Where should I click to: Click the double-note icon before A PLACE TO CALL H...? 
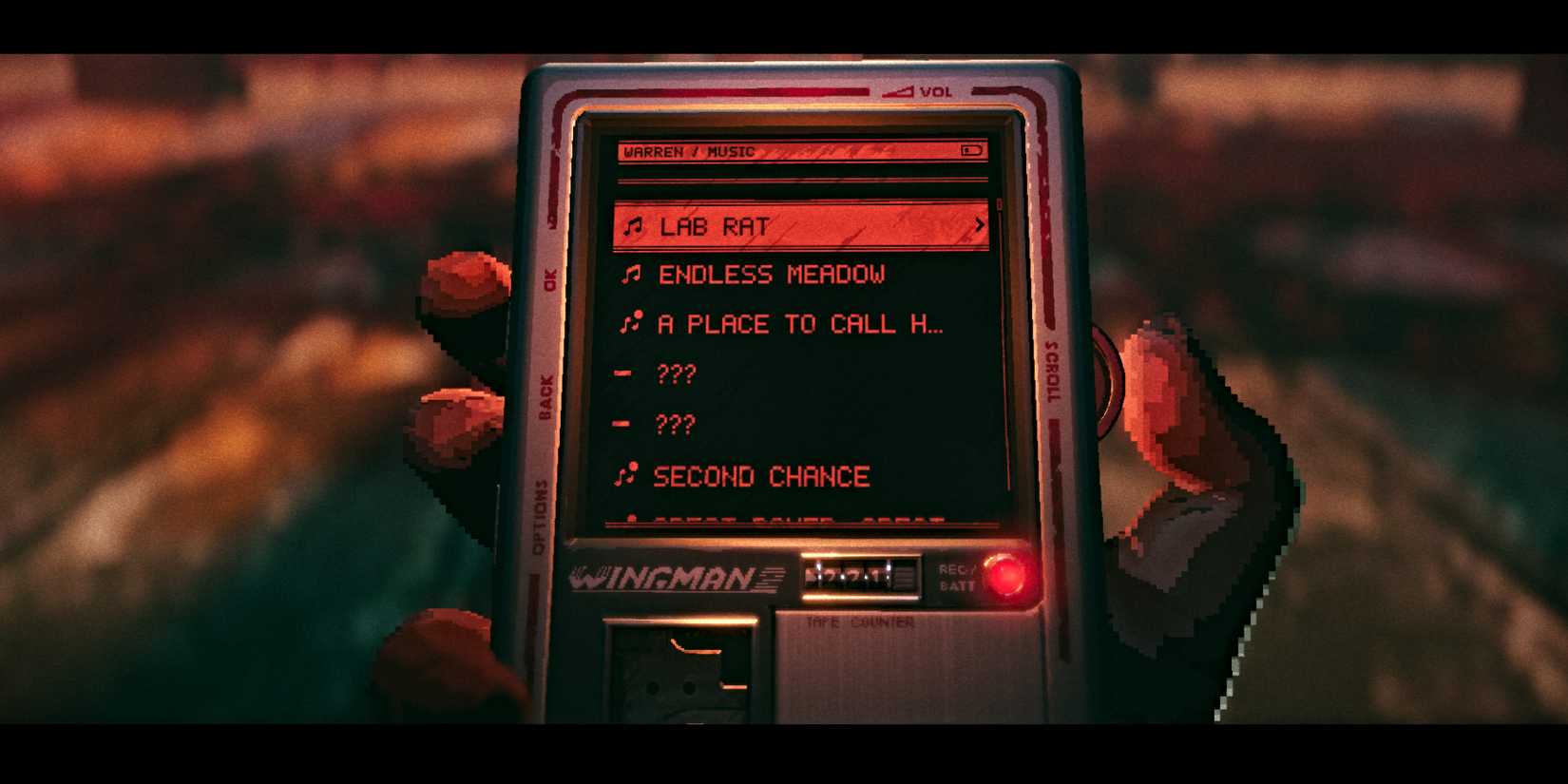click(x=629, y=323)
